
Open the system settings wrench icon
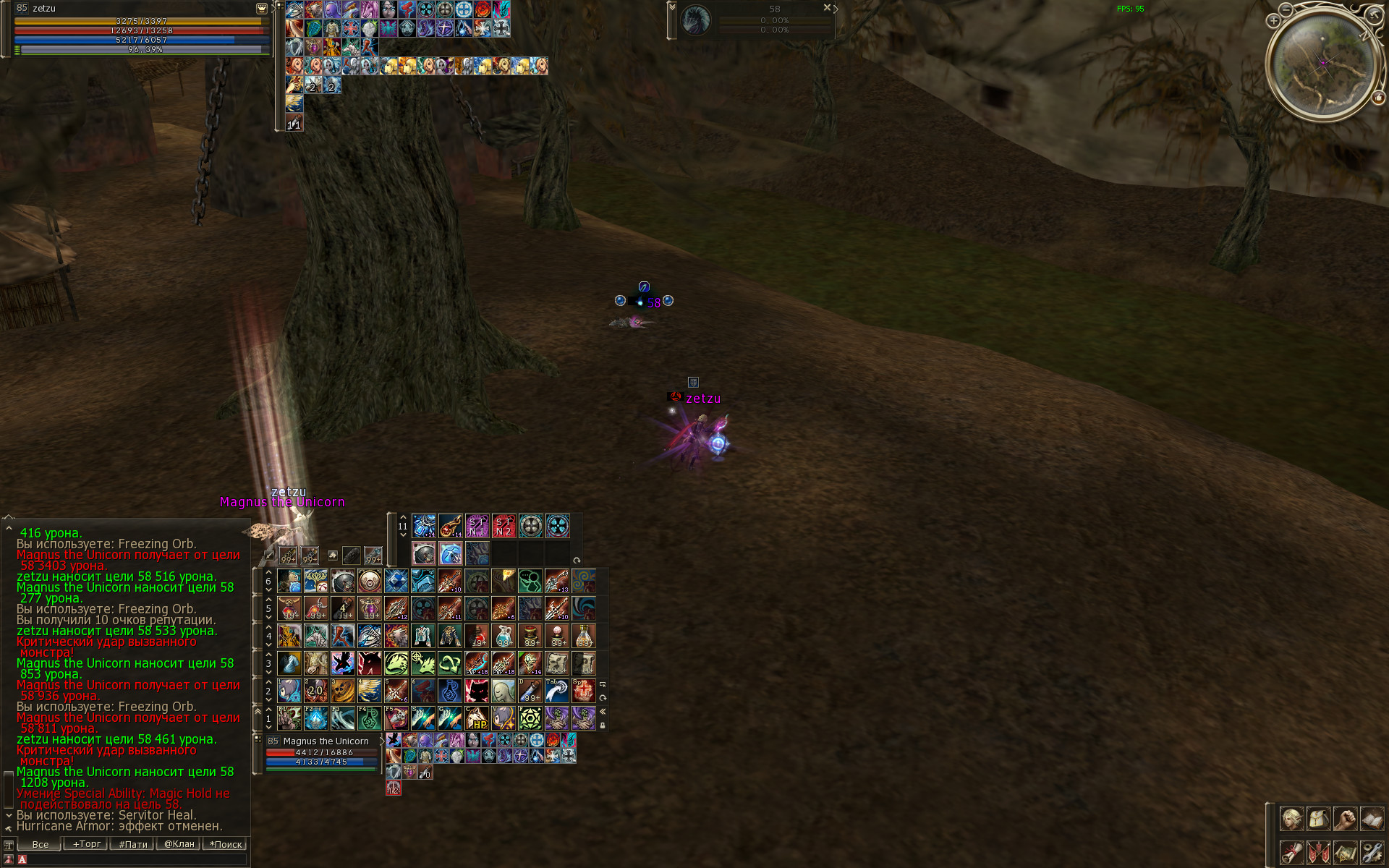tap(1372, 851)
